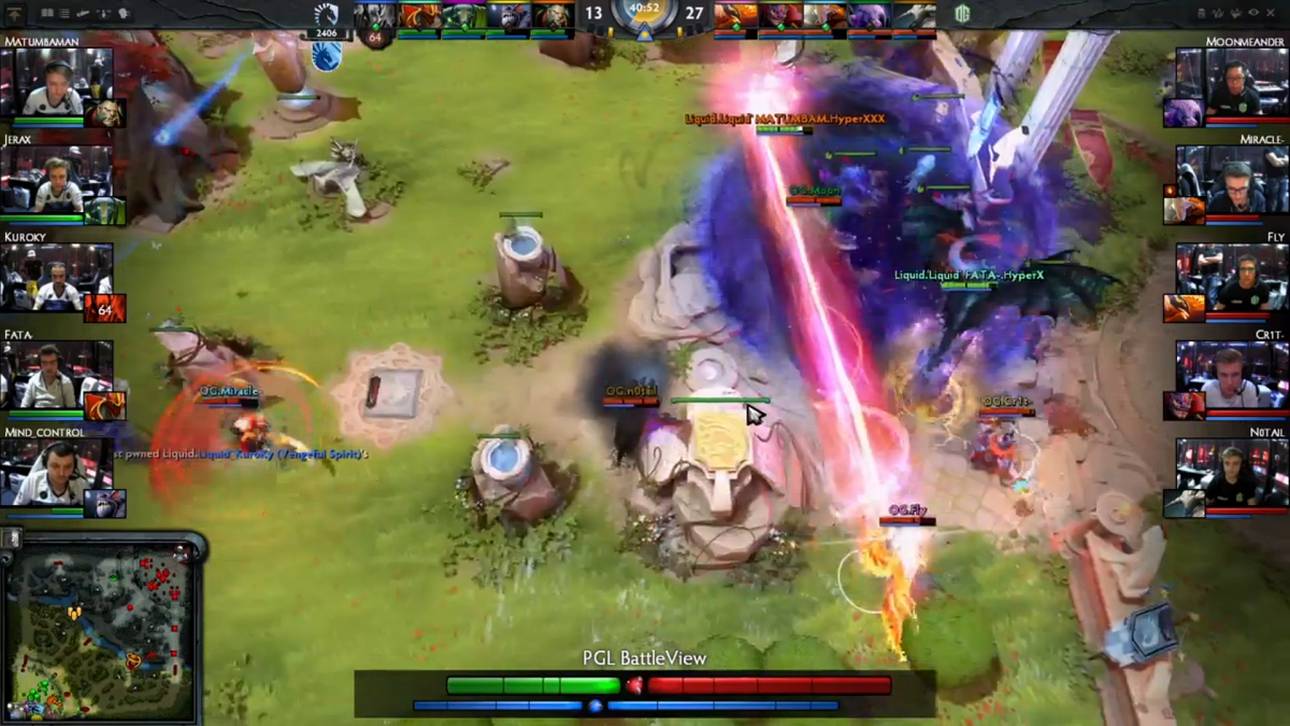Image resolution: width=1290 pixels, height=726 pixels.
Task: Open the combat log sword icon
Action: click(82, 14)
